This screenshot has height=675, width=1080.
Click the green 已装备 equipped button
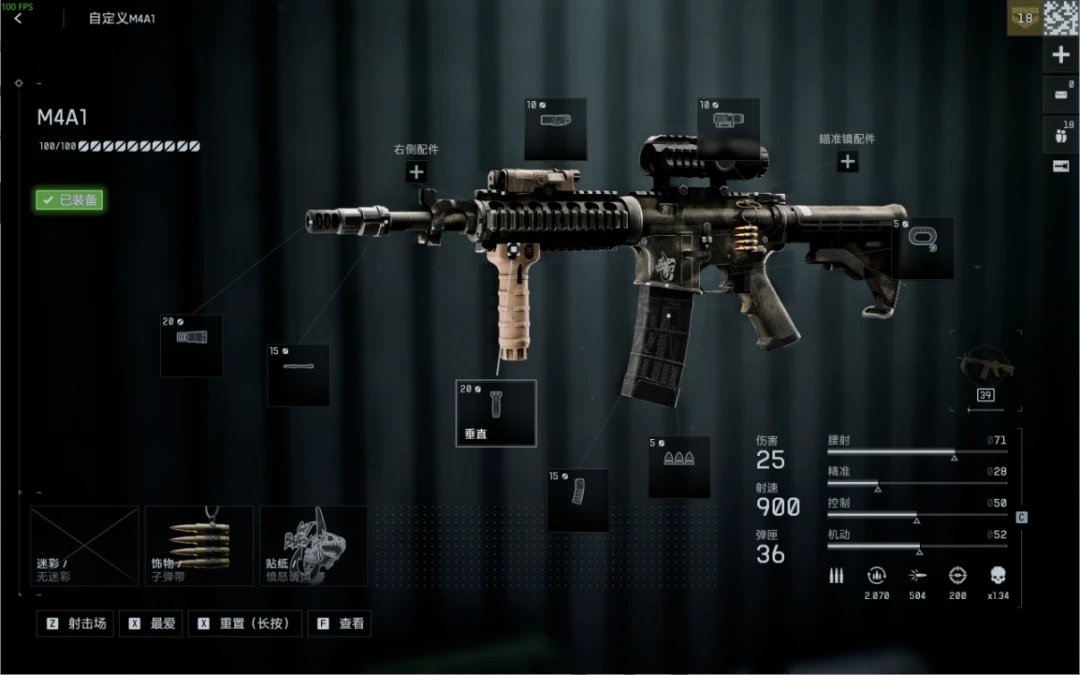pyautogui.click(x=70, y=200)
